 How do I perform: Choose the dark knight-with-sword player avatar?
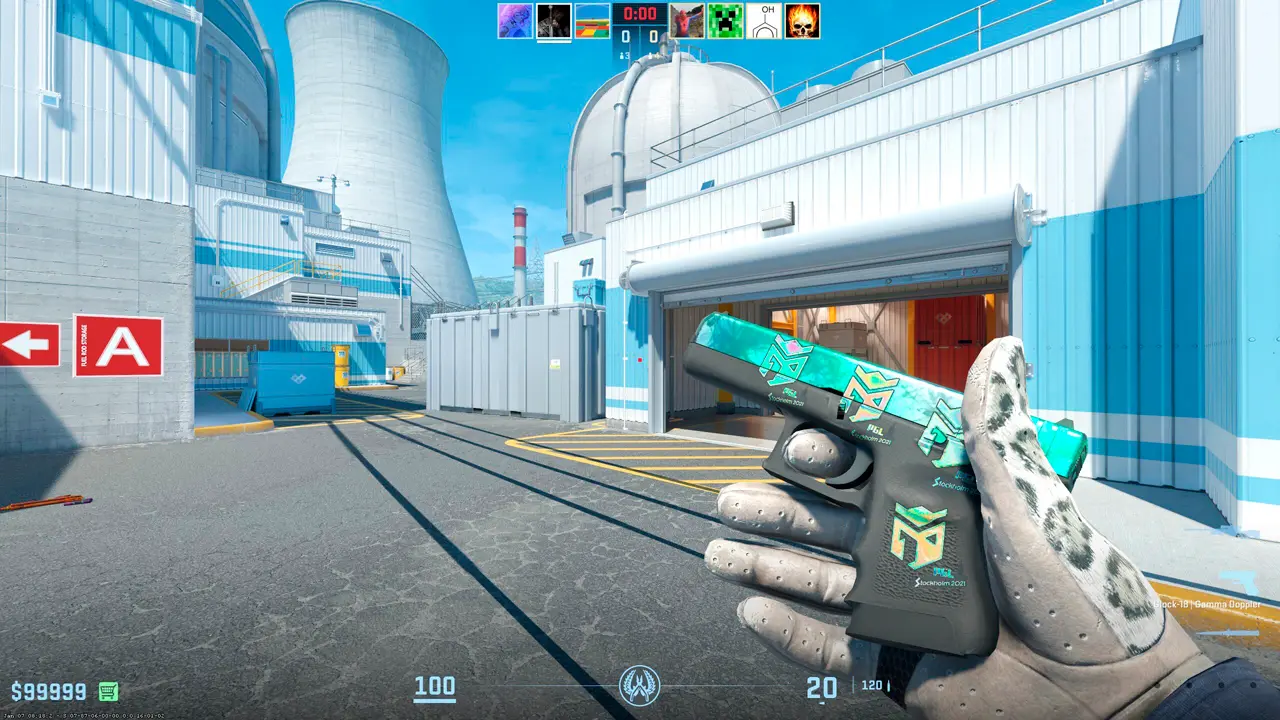553,21
